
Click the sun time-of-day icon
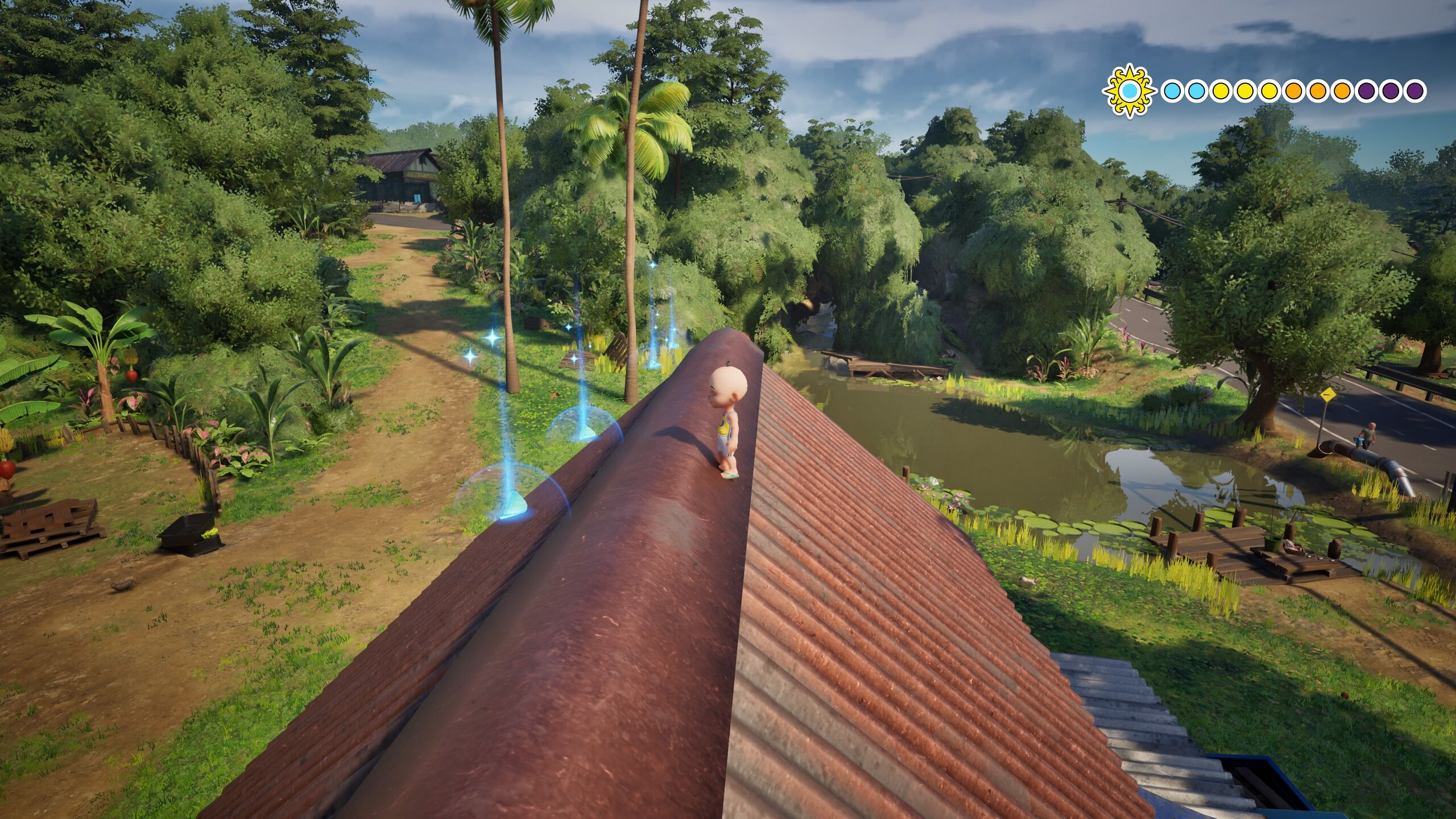coord(1130,91)
